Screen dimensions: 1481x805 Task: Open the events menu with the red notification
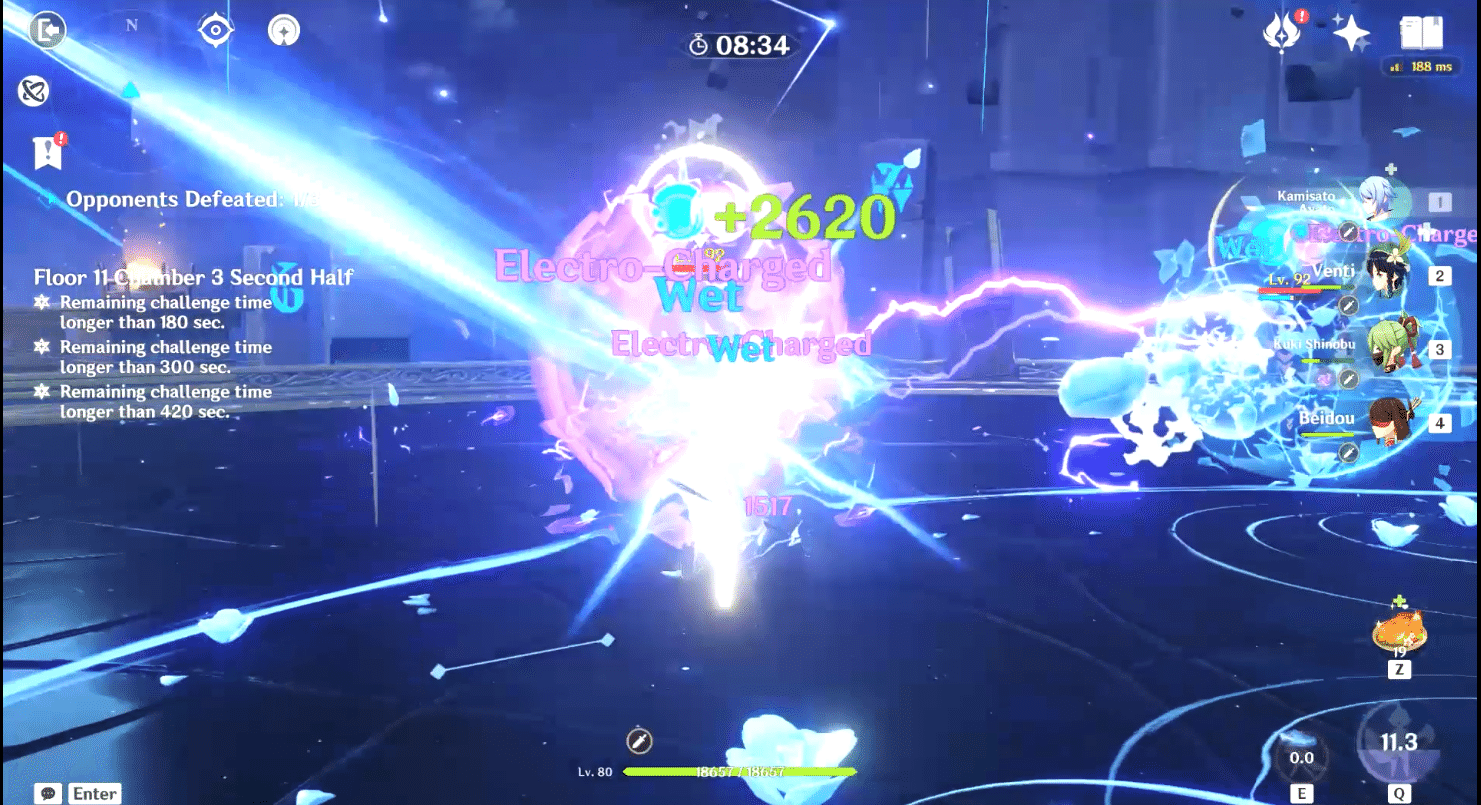coord(1283,31)
